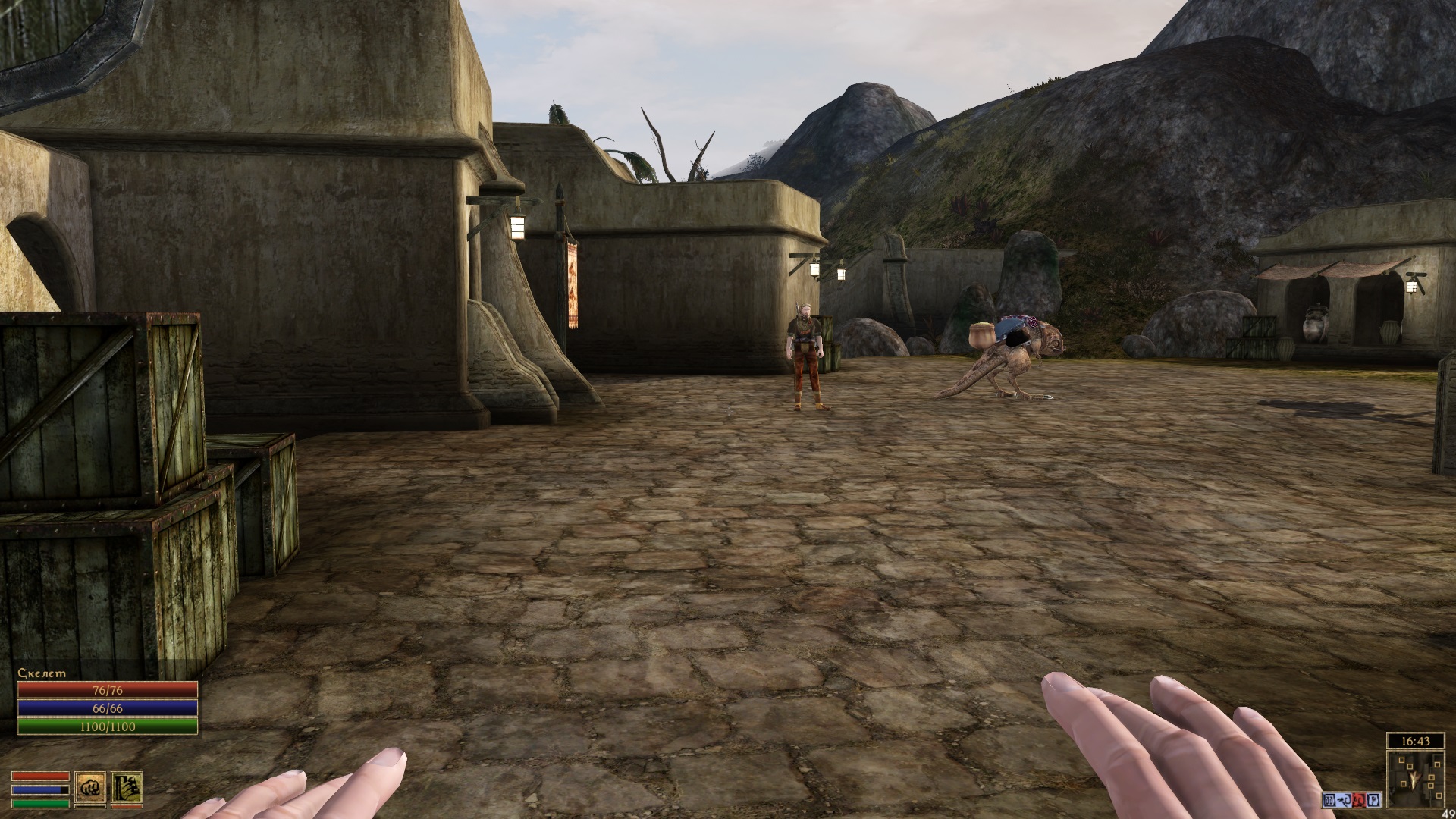
Task: Open the minimap below the clock
Action: pos(1415,779)
